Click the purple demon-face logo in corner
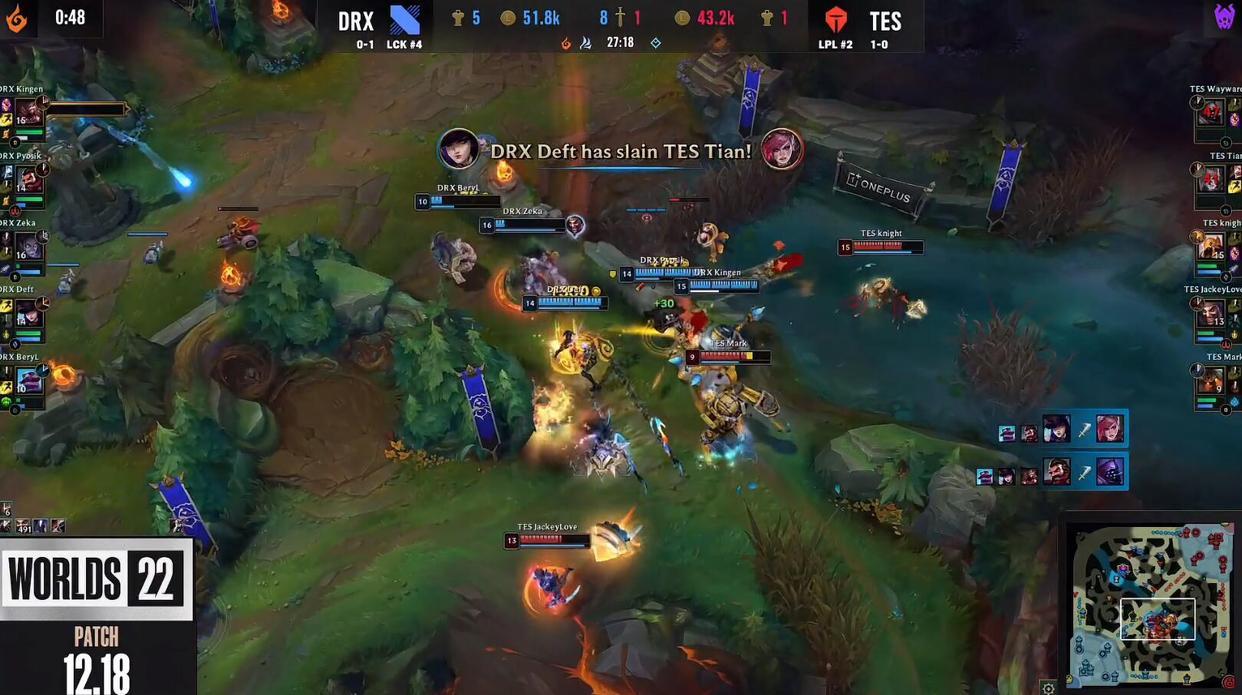 (1224, 17)
